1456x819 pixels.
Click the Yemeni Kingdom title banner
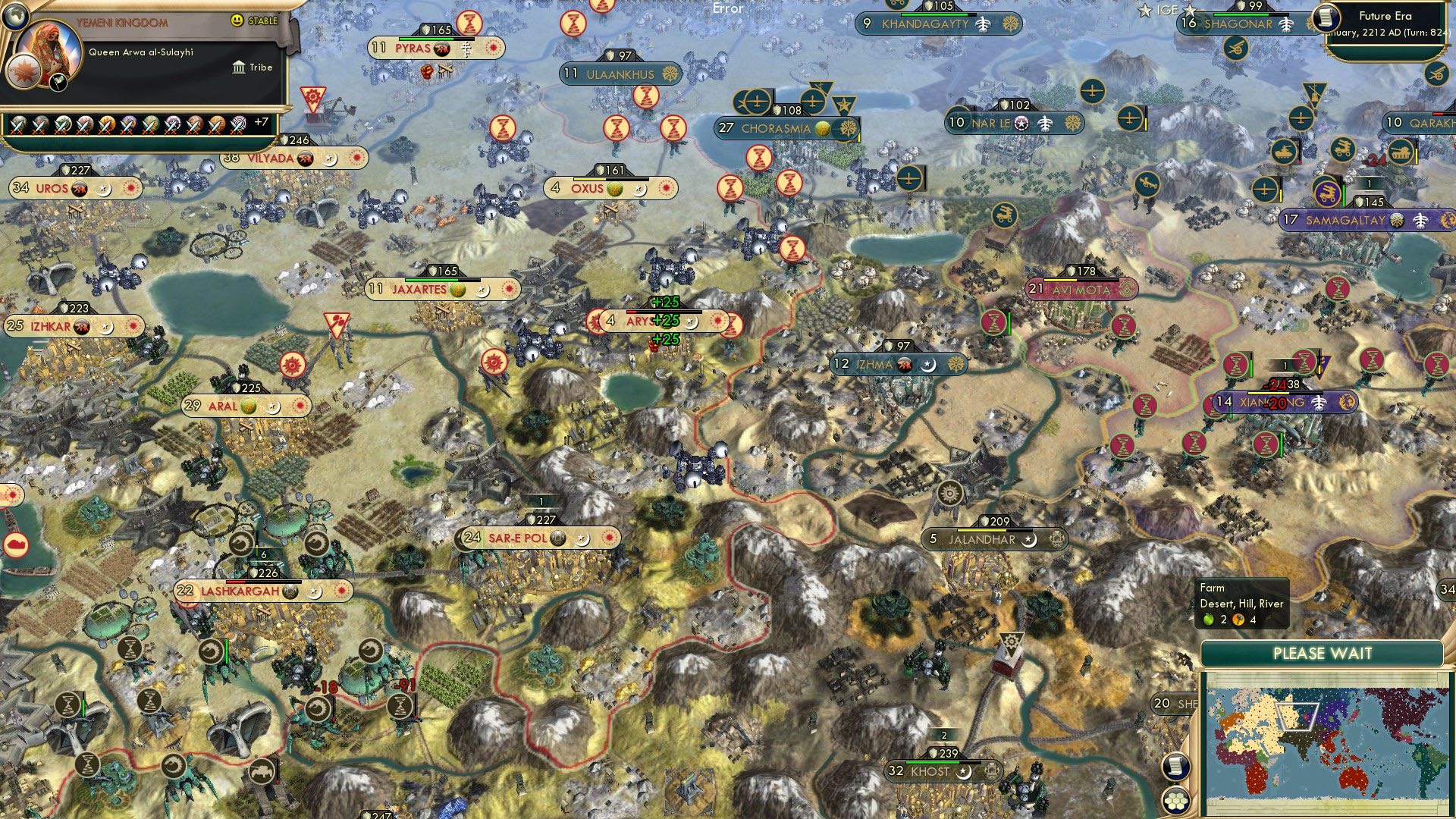coord(123,20)
